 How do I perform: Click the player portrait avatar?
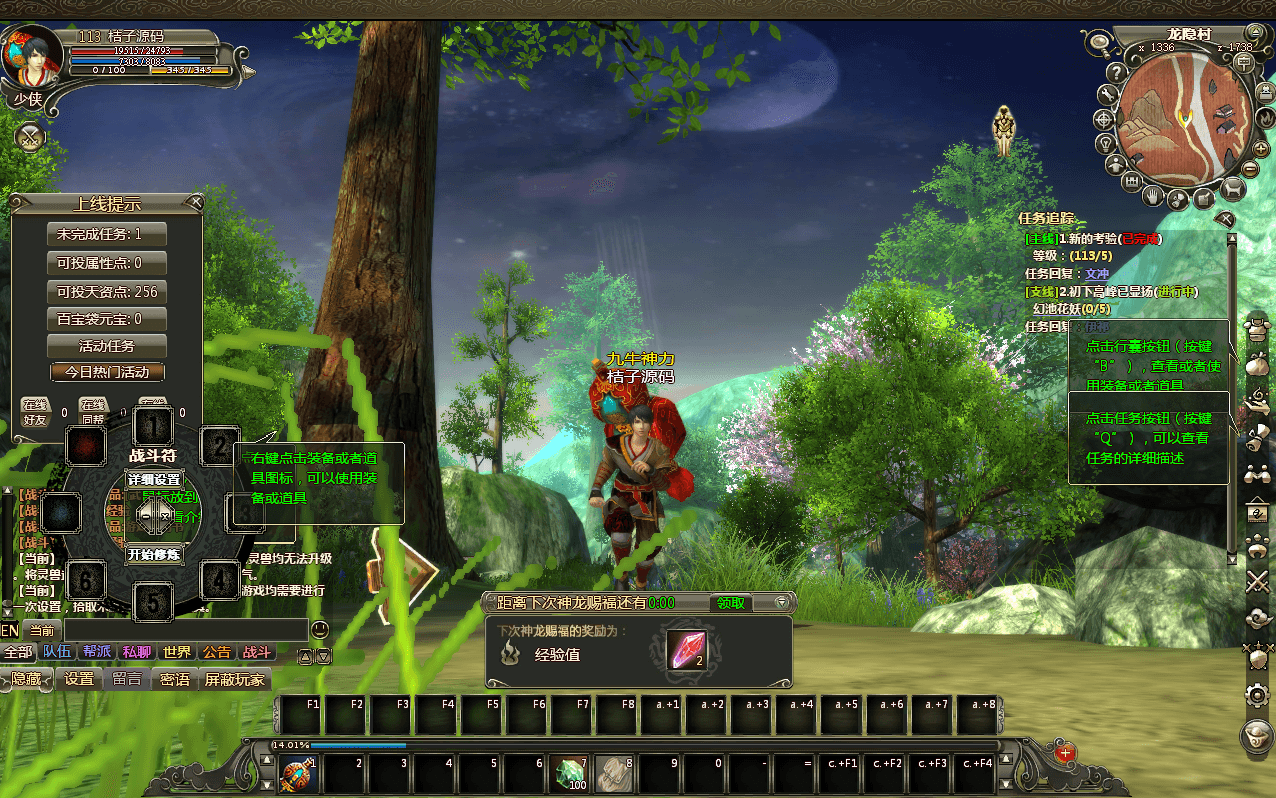[33, 55]
